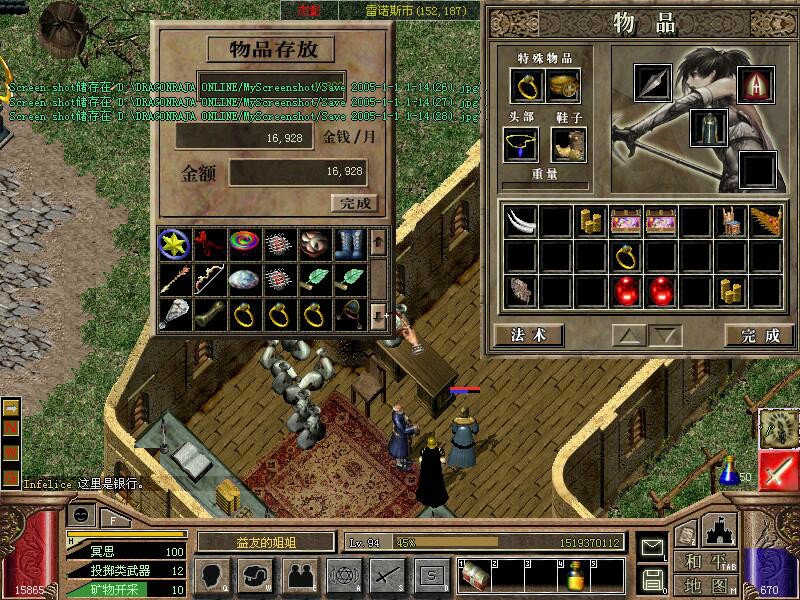800x600 pixels.
Task: Click 完成 in the item storage panel
Action: pyautogui.click(x=354, y=203)
